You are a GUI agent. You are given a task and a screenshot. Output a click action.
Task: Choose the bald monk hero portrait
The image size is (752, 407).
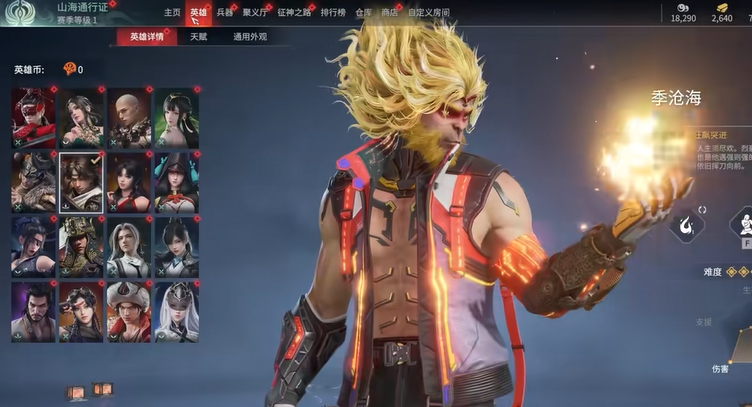click(128, 118)
